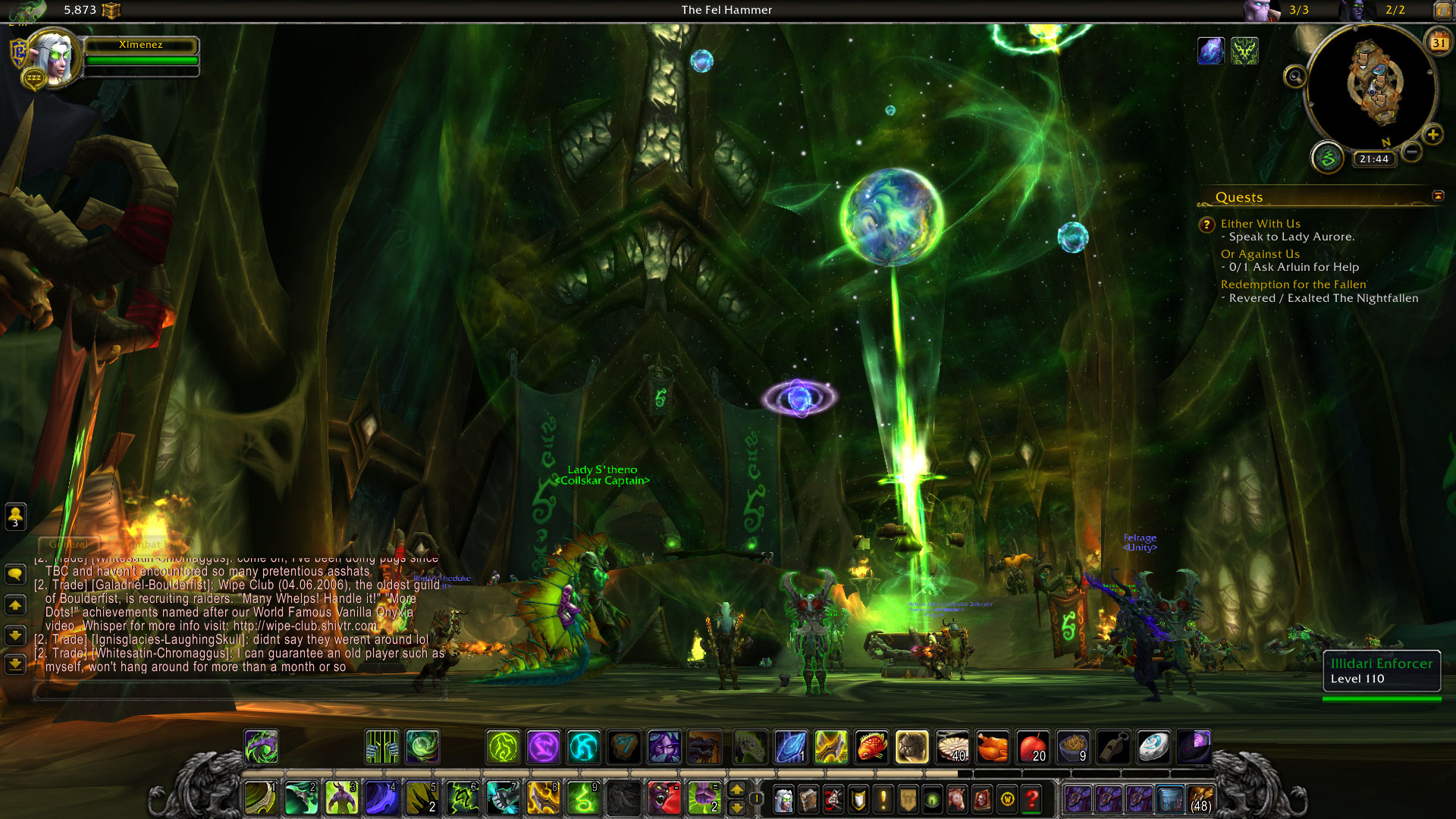The image size is (1456, 819).
Task: Zoom out on the minimap
Action: pos(1411,152)
